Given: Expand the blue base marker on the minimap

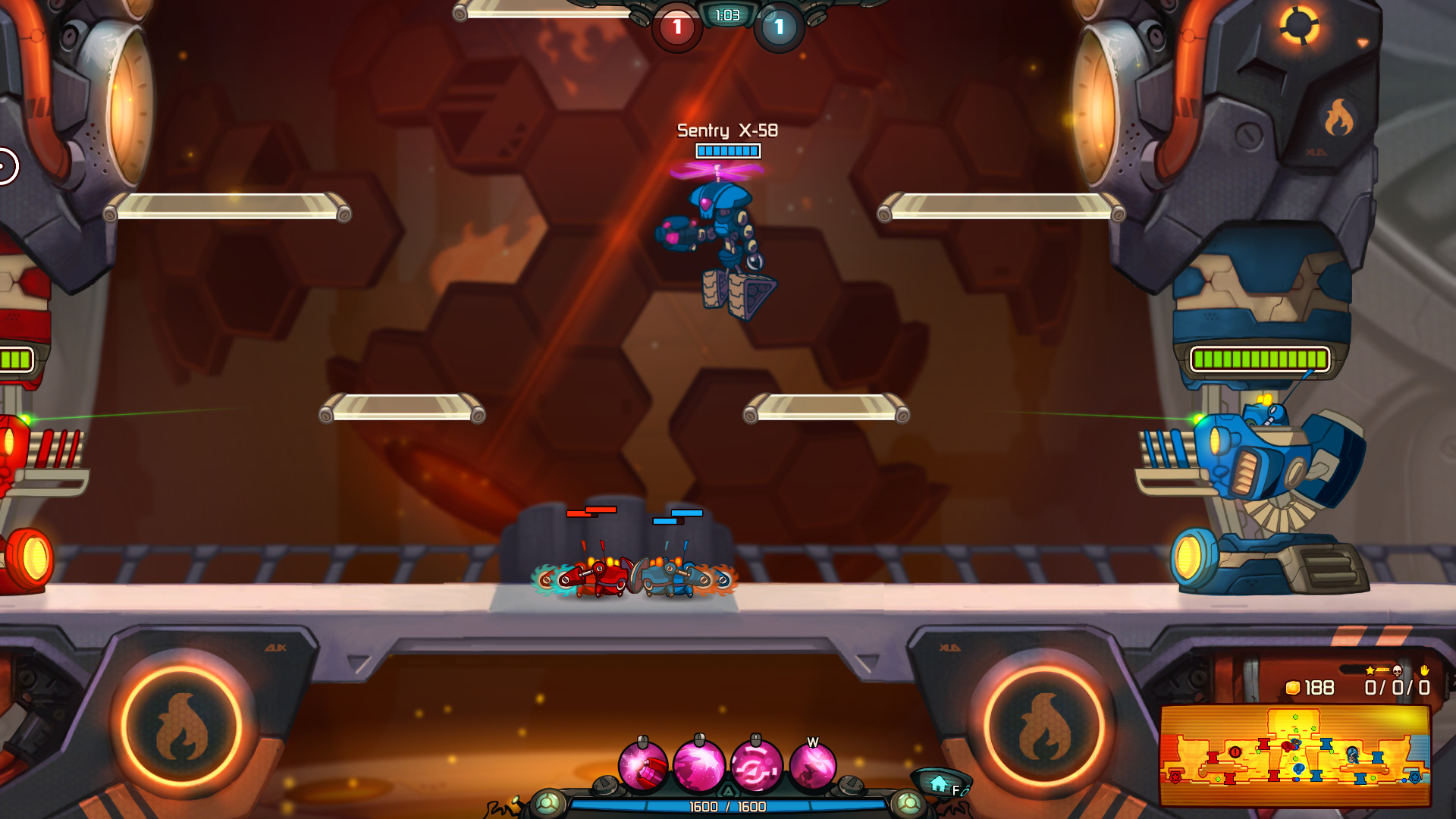Looking at the screenshot, I should [1415, 778].
